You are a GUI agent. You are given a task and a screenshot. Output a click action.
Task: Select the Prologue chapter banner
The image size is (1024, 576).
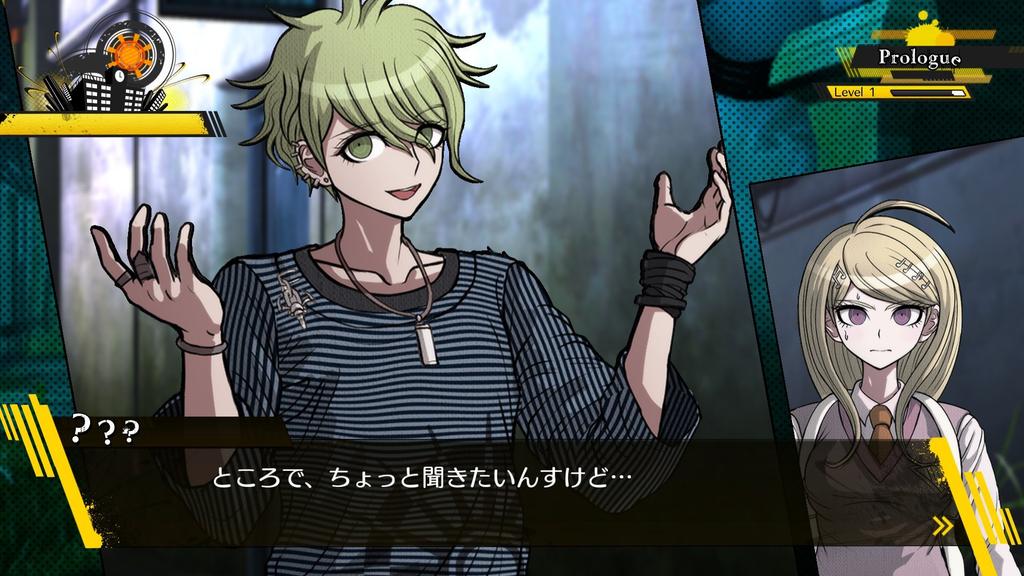coord(919,58)
